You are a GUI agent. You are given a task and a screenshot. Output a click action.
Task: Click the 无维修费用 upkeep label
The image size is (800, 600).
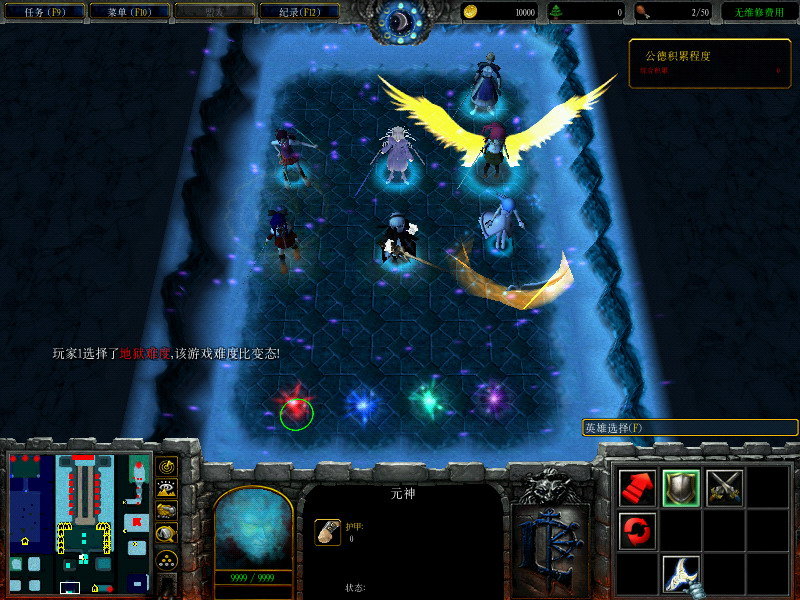759,12
